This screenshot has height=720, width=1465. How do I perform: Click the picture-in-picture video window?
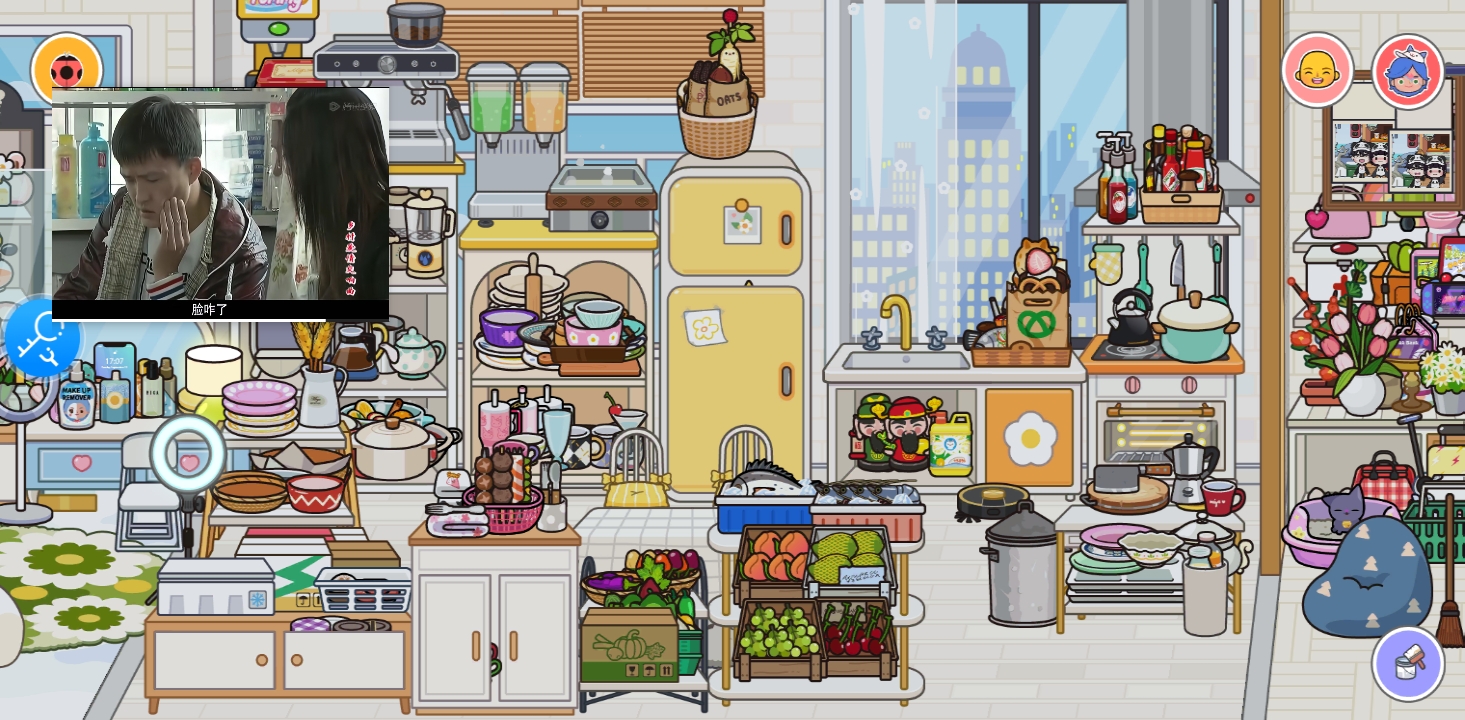(220, 200)
